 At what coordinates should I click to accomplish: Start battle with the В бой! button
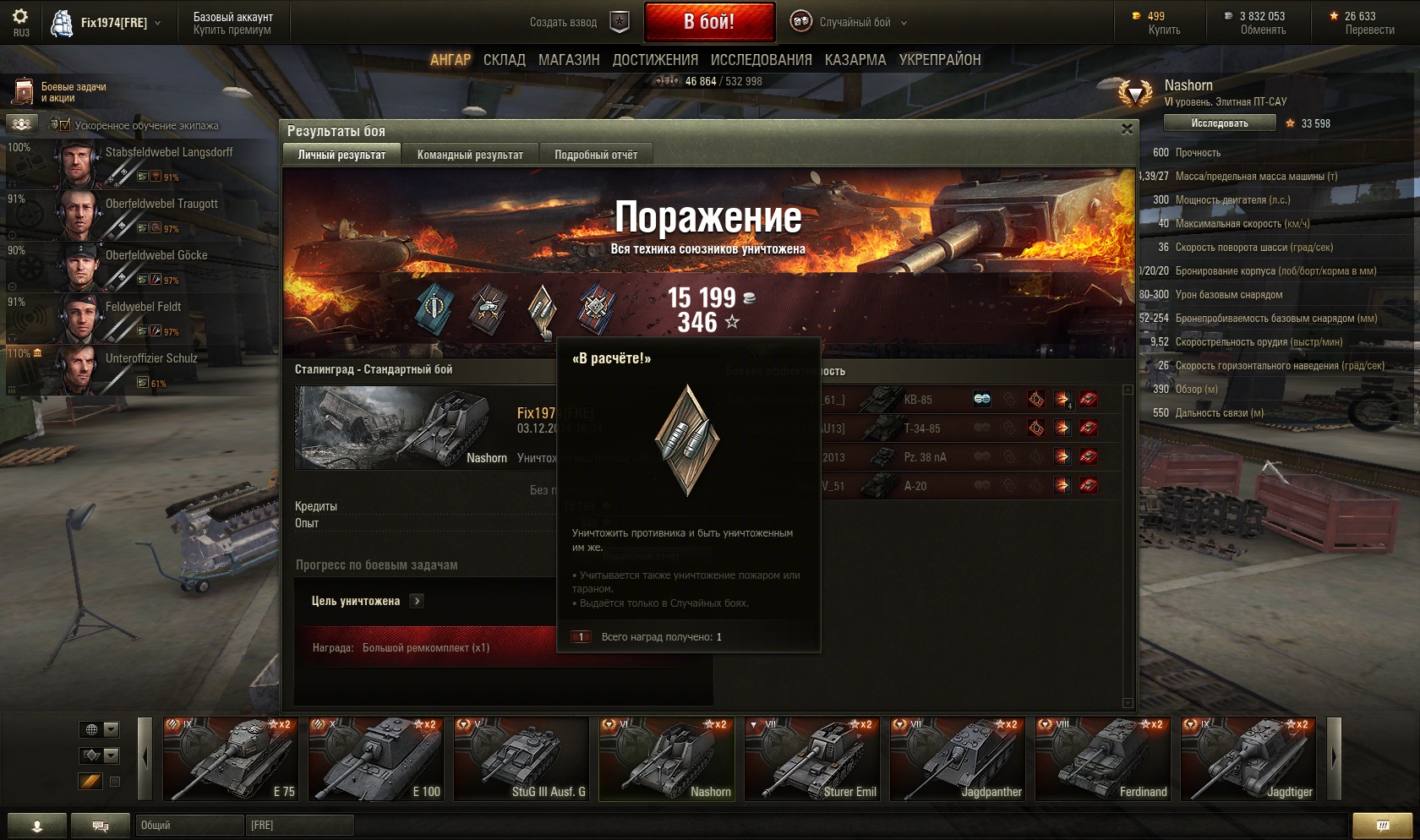point(708,22)
